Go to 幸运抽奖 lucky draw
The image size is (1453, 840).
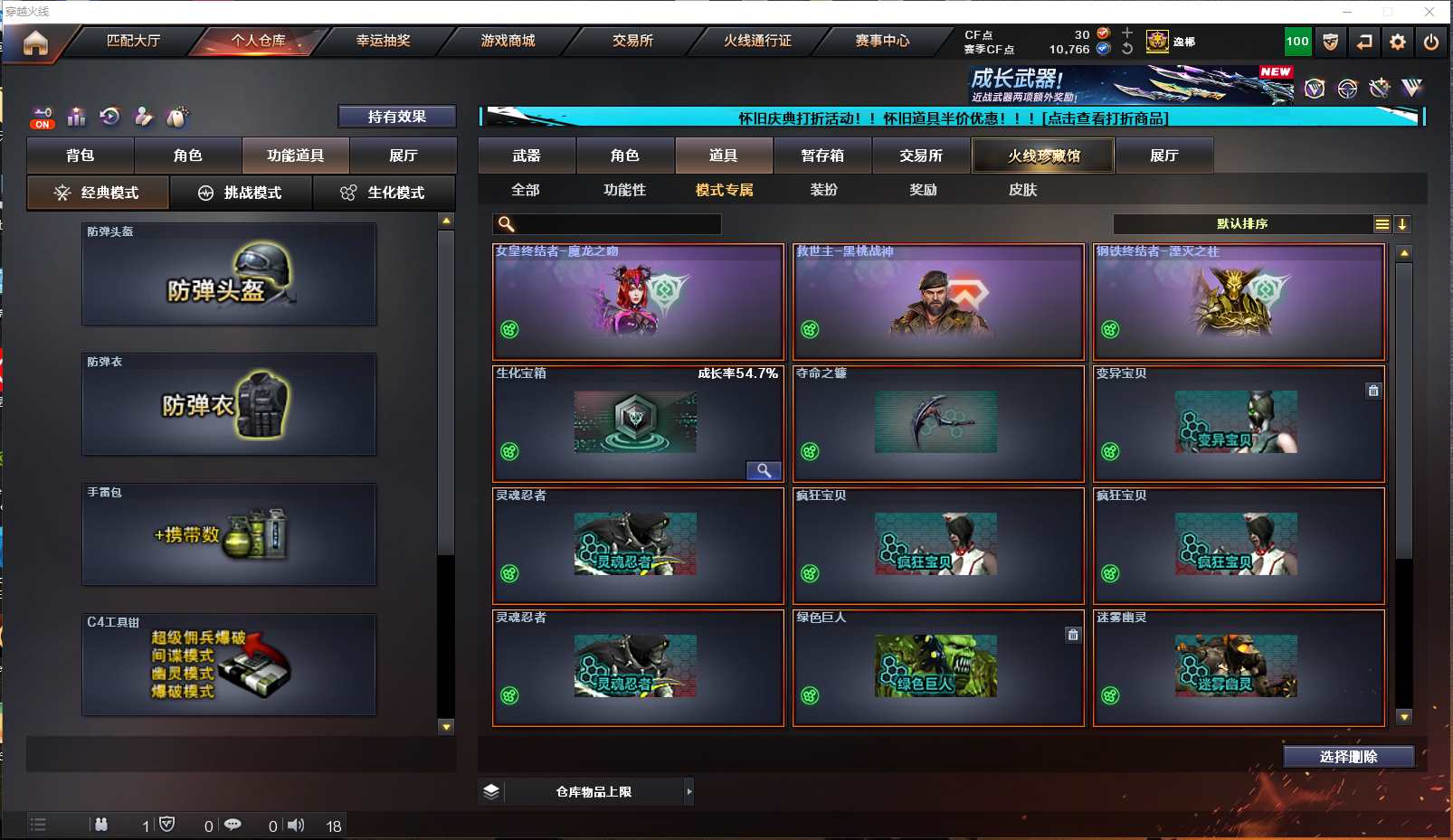click(x=383, y=41)
